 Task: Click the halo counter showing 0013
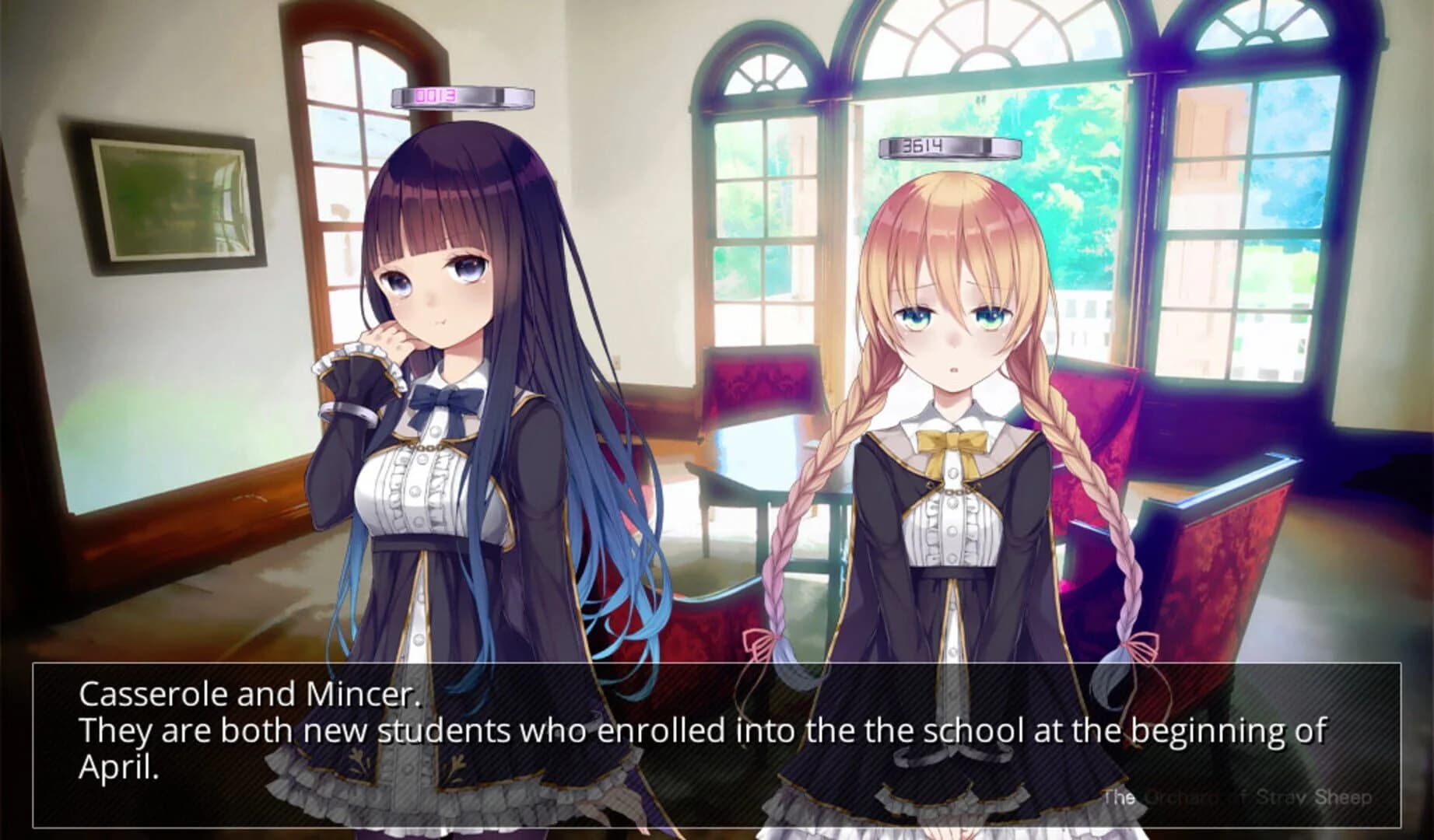462,97
